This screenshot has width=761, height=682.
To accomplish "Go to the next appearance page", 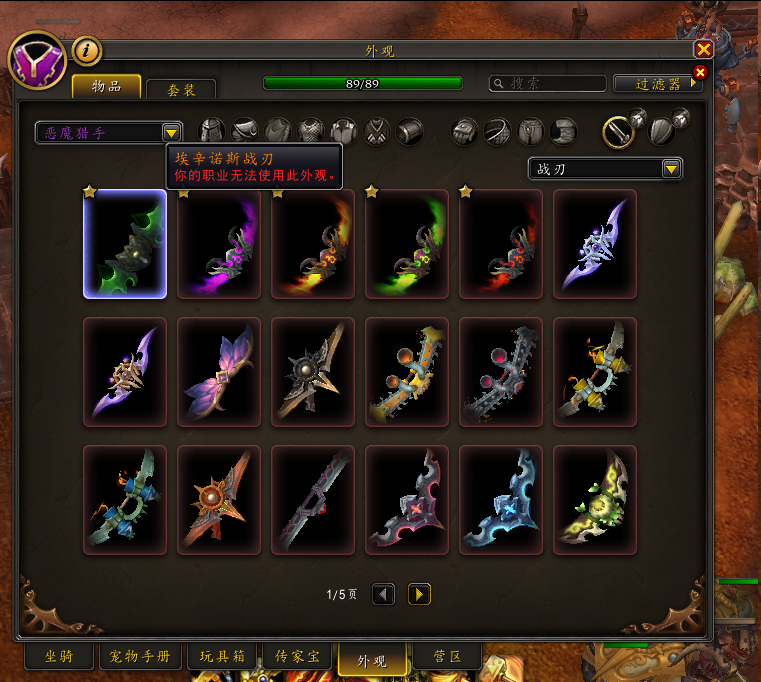I will point(420,594).
